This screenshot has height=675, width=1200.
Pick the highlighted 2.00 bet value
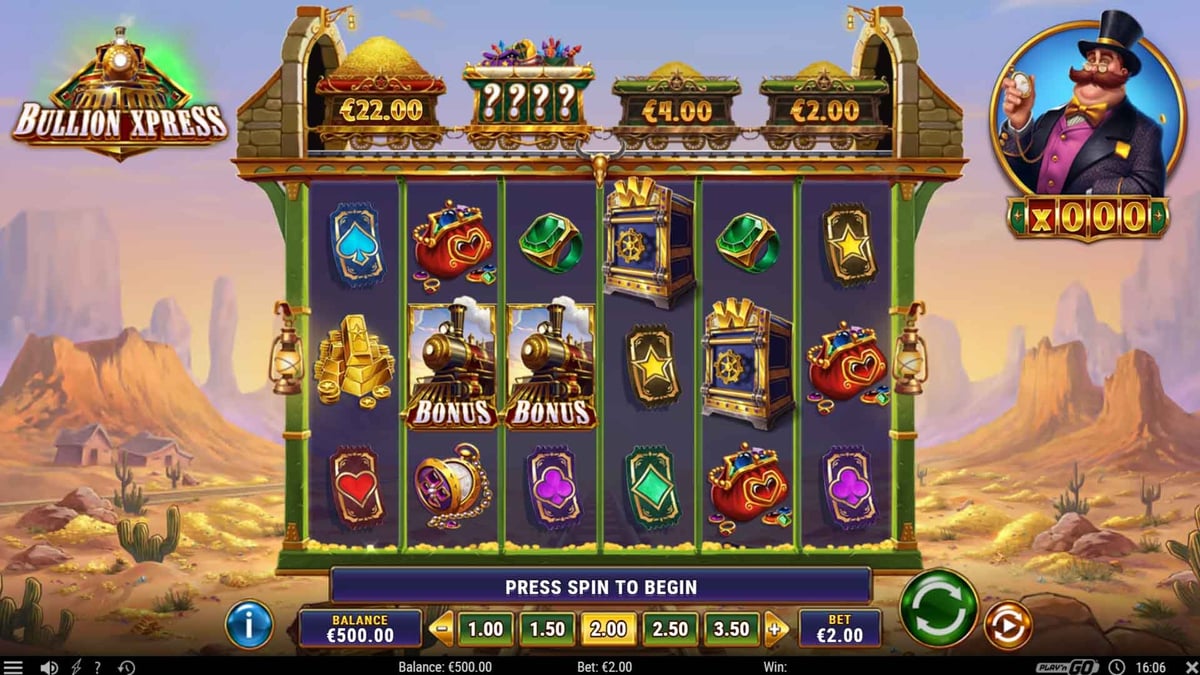(608, 629)
